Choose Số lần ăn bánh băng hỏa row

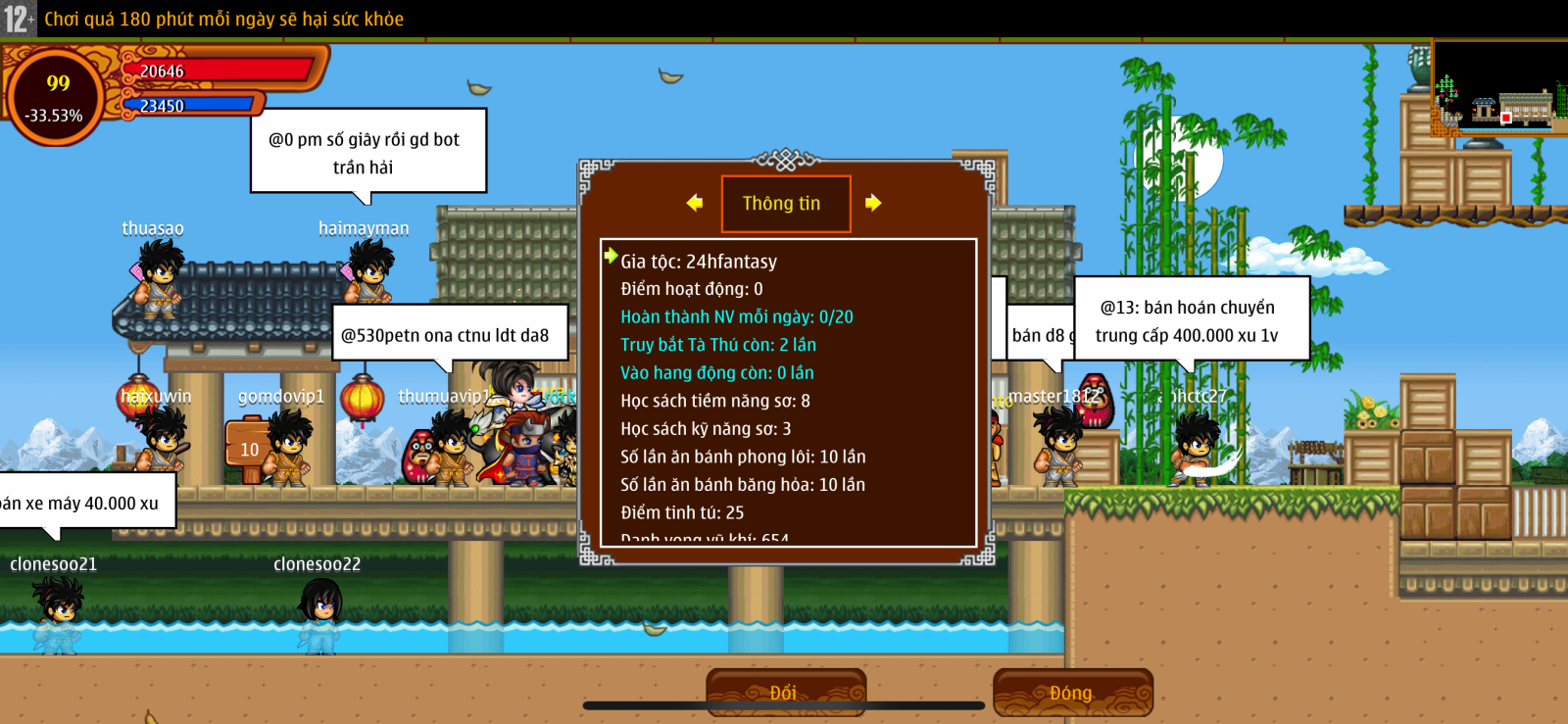[742, 484]
